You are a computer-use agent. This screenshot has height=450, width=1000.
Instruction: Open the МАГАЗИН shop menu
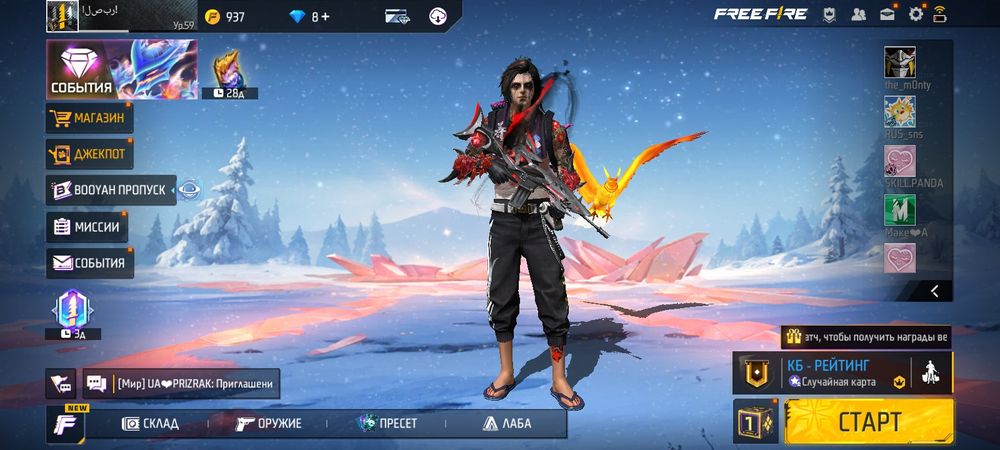[x=89, y=119]
